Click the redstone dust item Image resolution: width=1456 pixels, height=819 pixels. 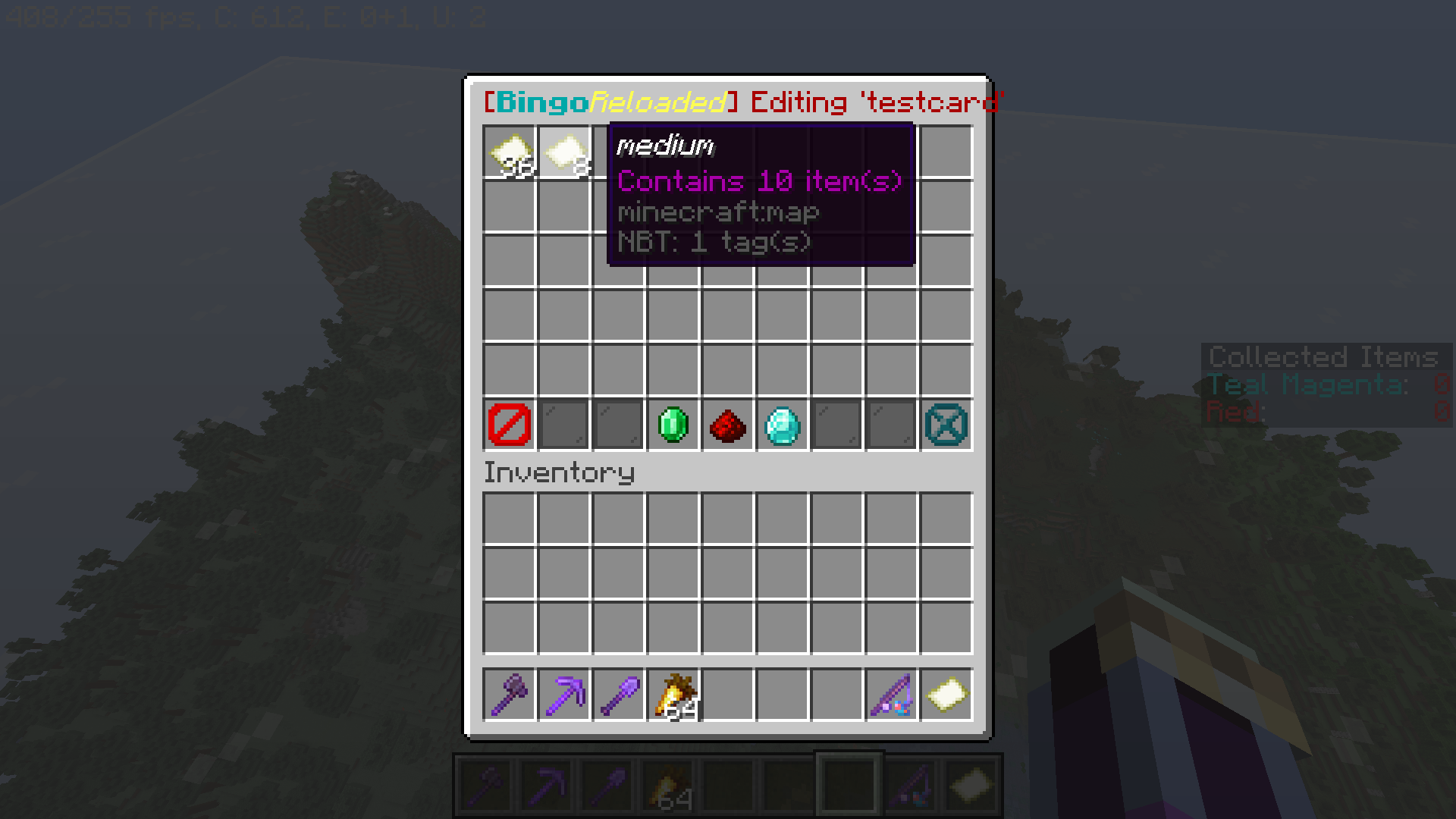coord(727,425)
